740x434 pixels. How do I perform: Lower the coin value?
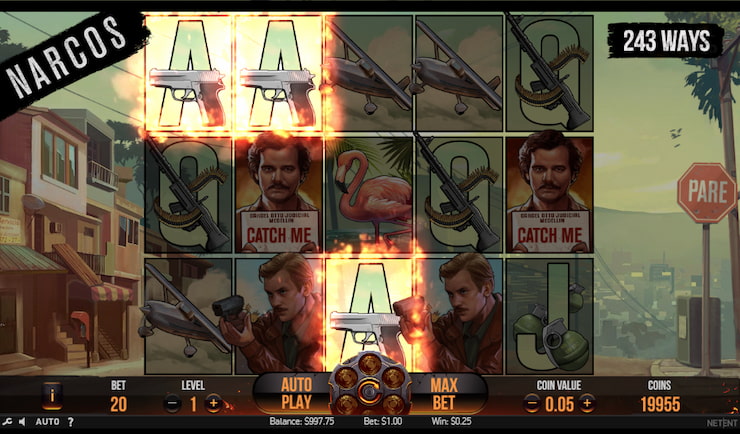click(531, 404)
